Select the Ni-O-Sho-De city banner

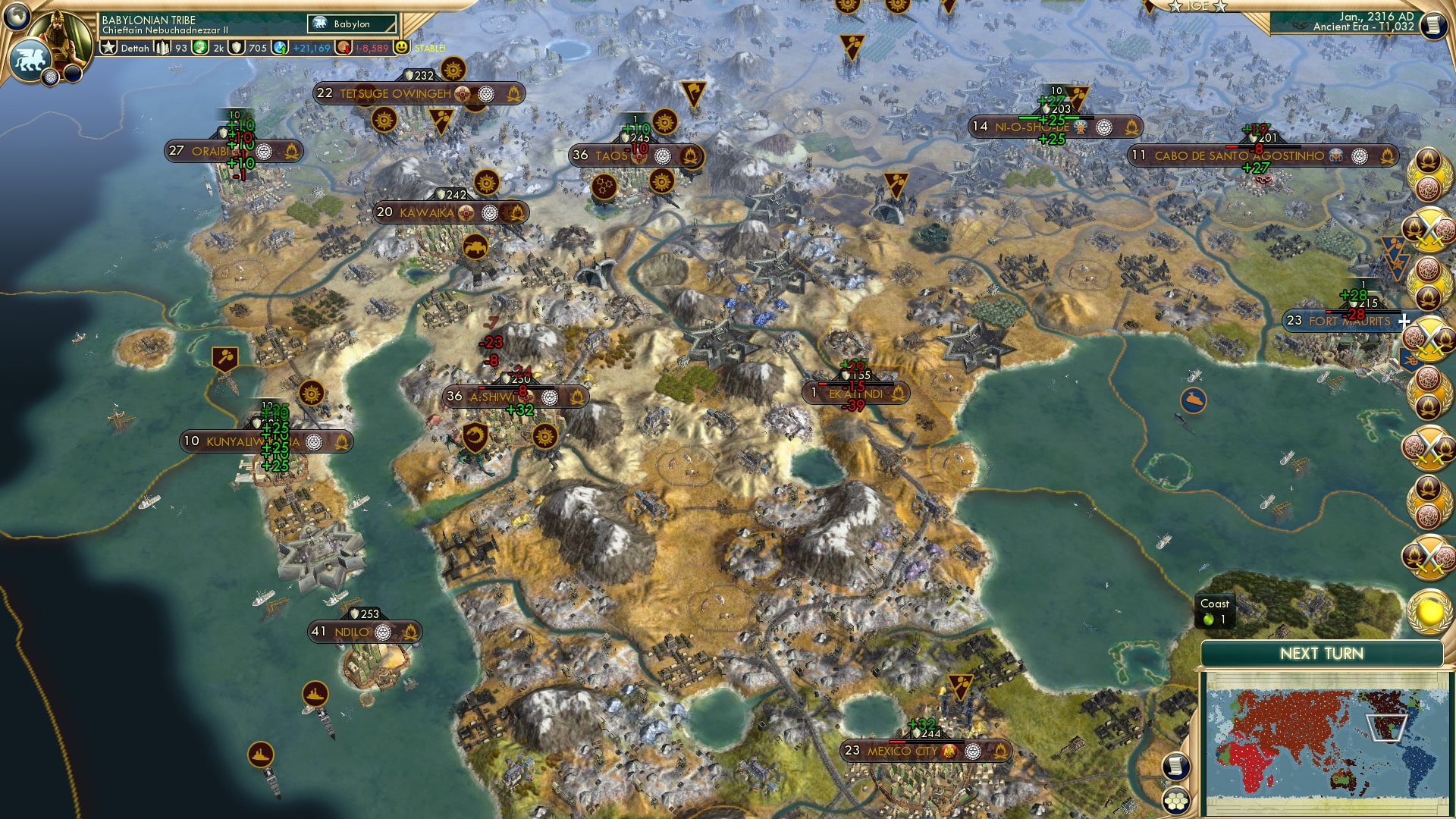tap(1031, 127)
